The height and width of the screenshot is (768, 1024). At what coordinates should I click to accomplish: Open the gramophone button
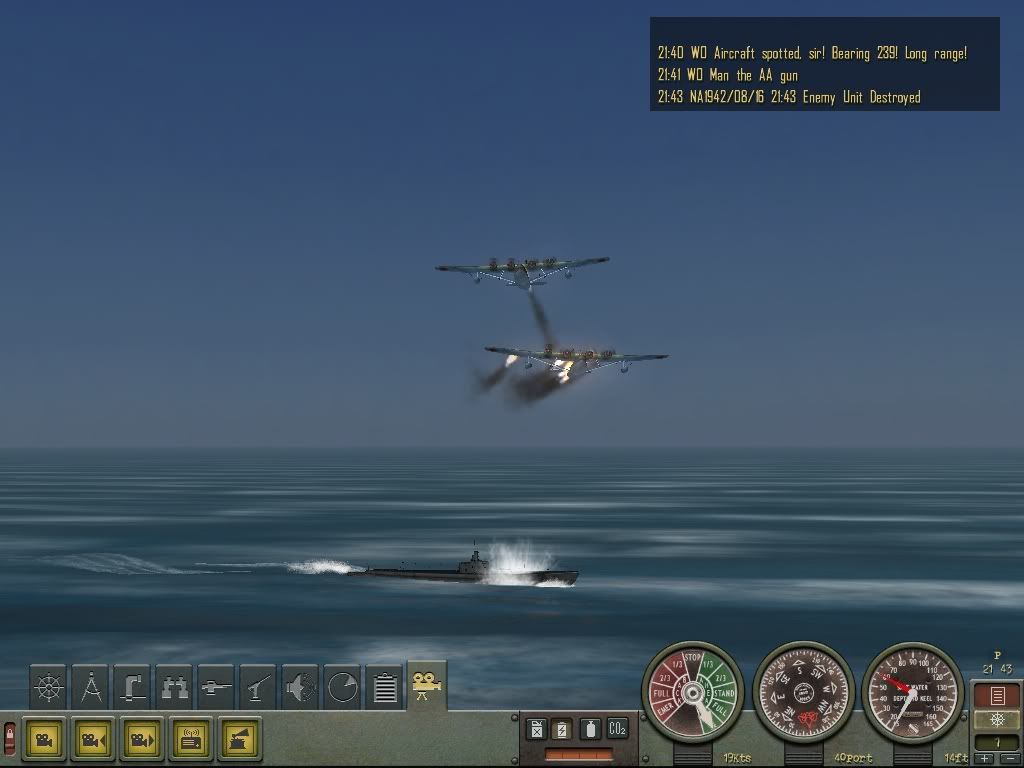pyautogui.click(x=240, y=740)
